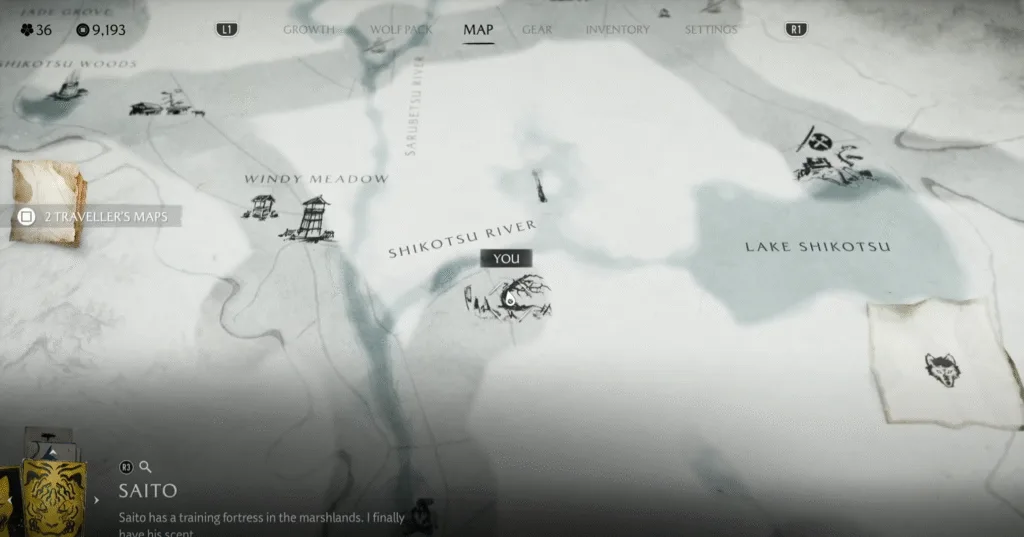This screenshot has width=1024, height=537.
Task: Select the Map tab
Action: [x=478, y=29]
